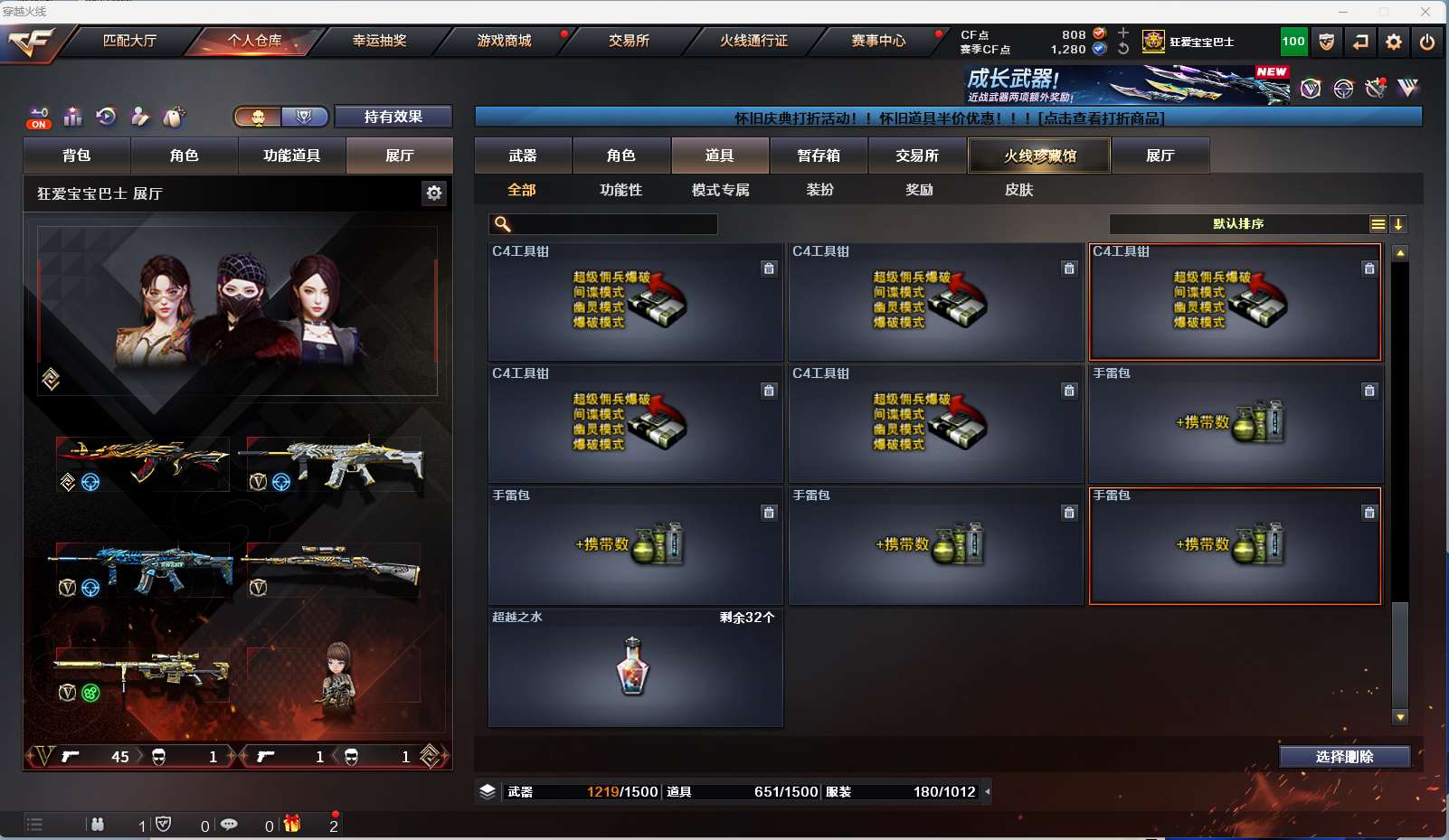Open 赛事中心 tournament center
This screenshot has width=1449, height=840.
pyautogui.click(x=878, y=41)
